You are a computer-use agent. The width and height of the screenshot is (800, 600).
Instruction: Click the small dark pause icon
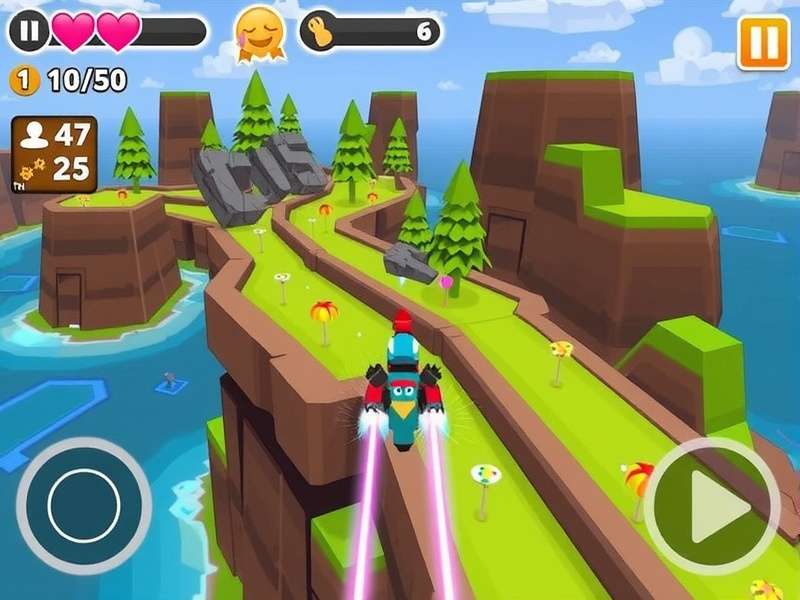pyautogui.click(x=29, y=32)
